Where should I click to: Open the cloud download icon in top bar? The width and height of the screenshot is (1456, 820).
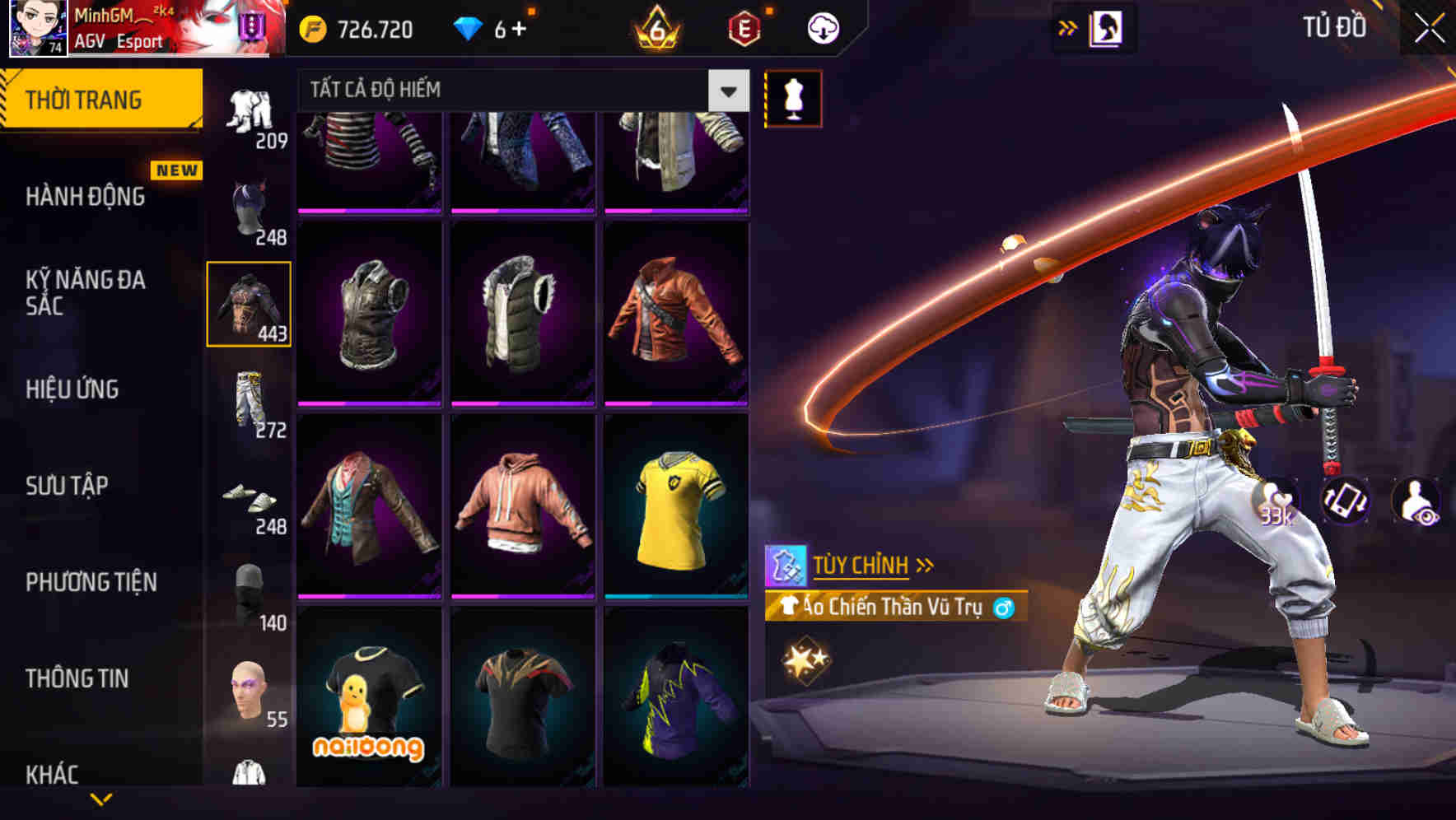822,27
